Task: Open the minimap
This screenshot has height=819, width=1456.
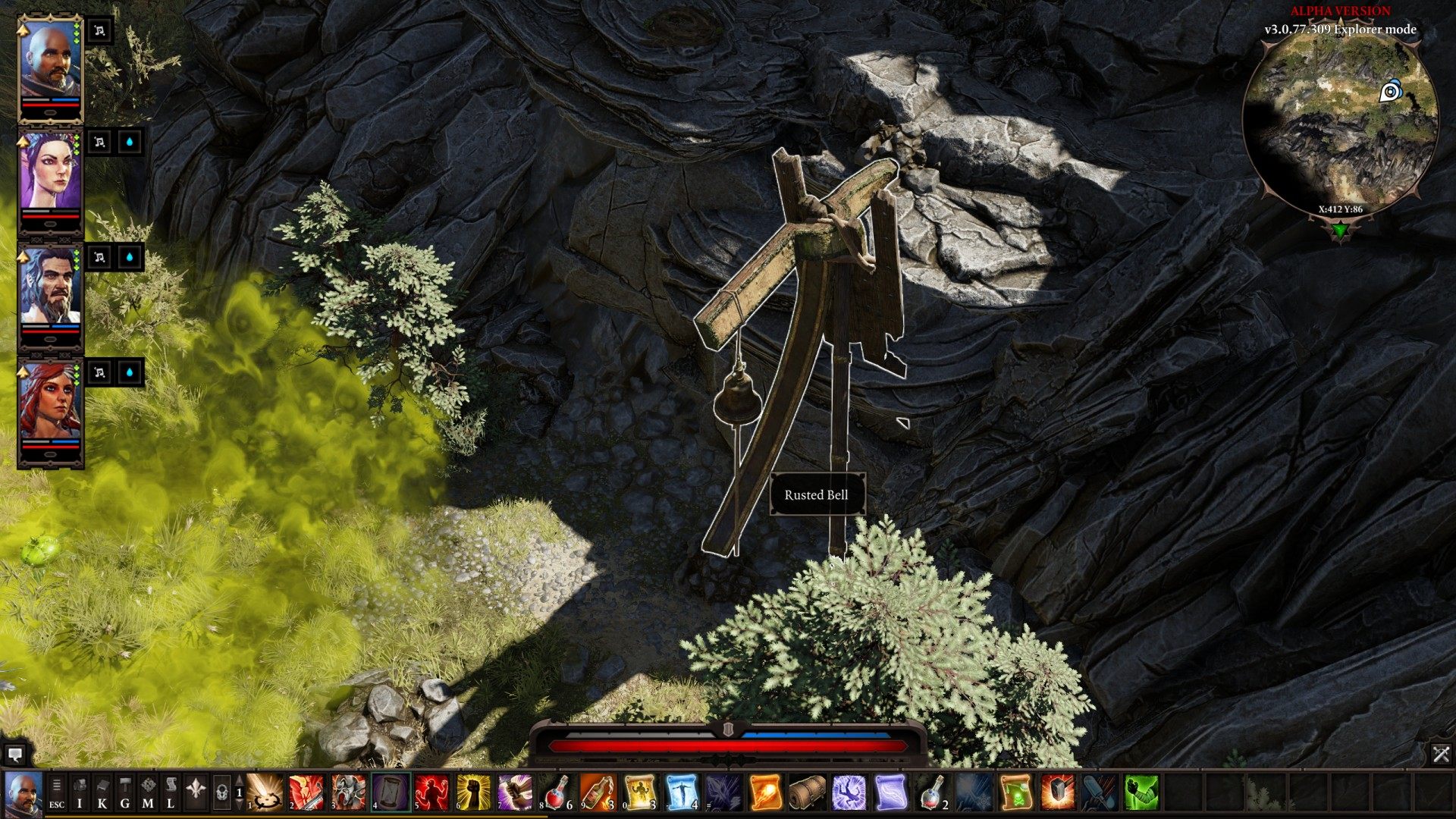Action: pos(1340,121)
